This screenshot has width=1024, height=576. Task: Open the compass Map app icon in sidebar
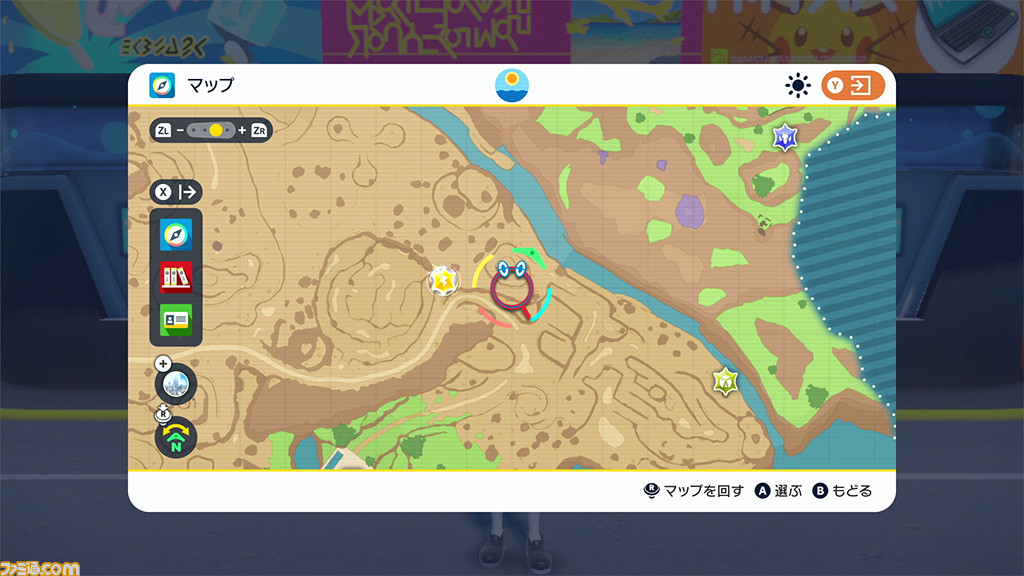[176, 234]
